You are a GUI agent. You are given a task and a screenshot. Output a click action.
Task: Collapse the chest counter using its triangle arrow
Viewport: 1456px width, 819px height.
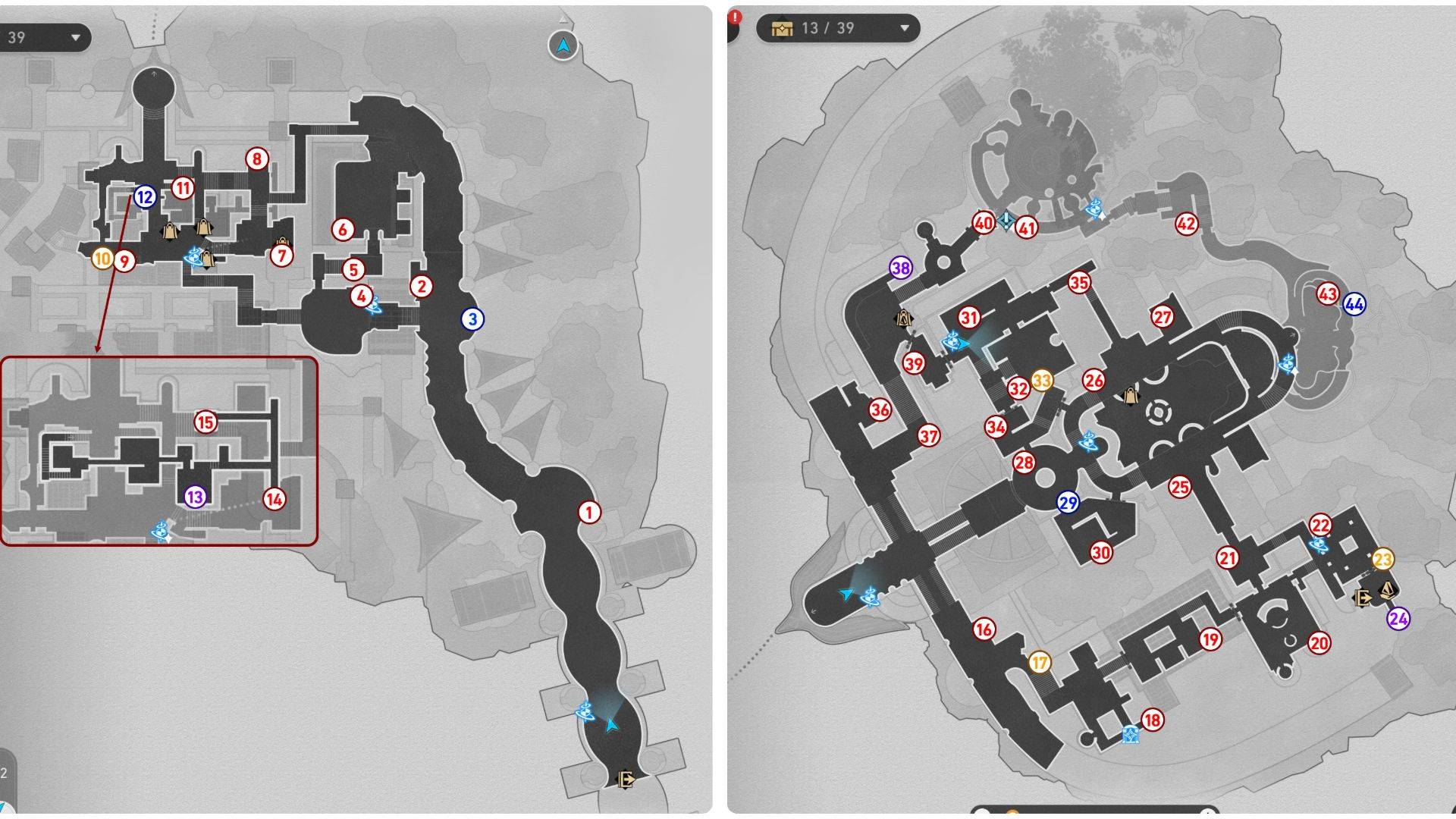[905, 29]
